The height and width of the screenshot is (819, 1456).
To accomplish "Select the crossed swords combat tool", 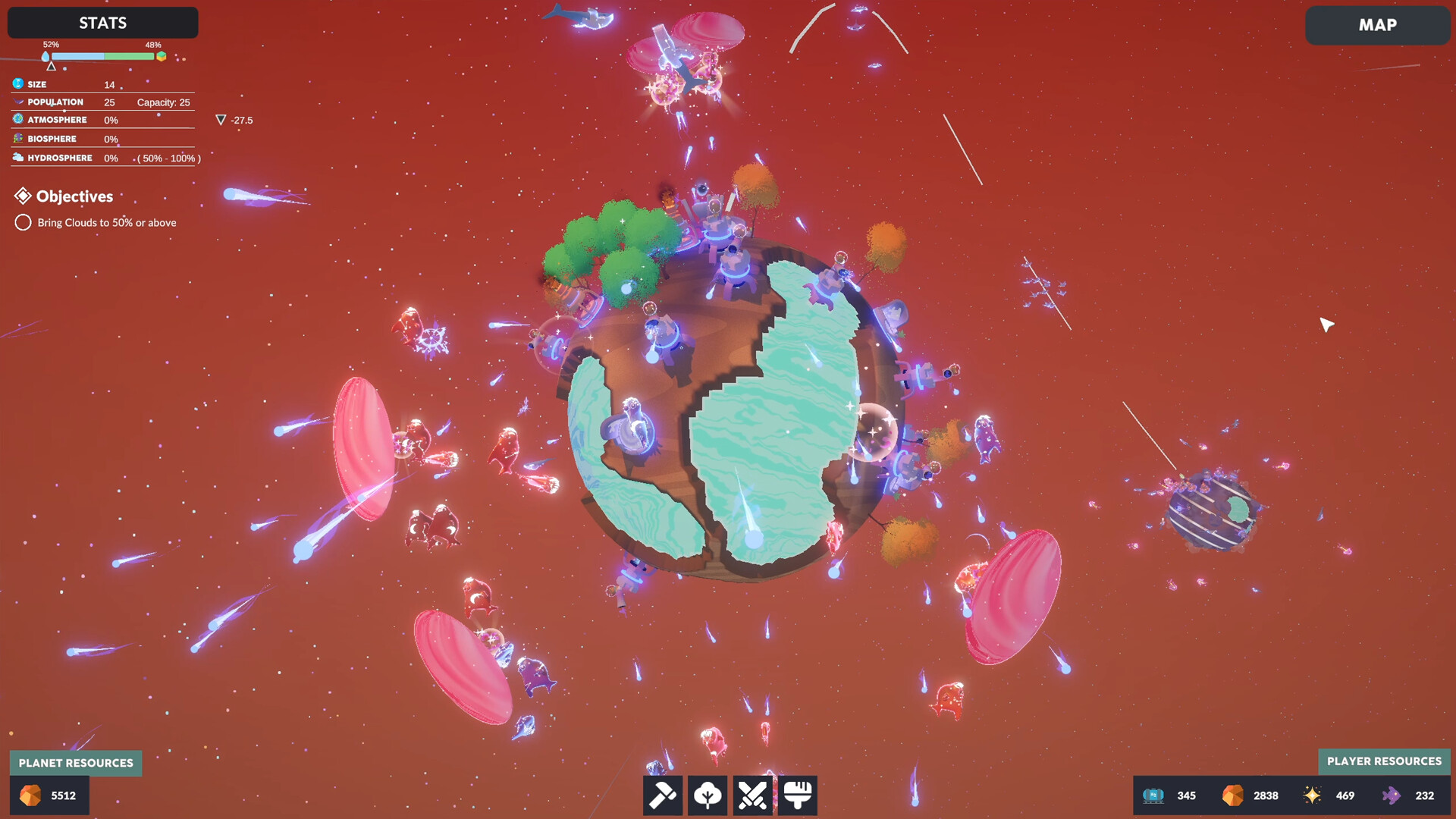I will 752,795.
